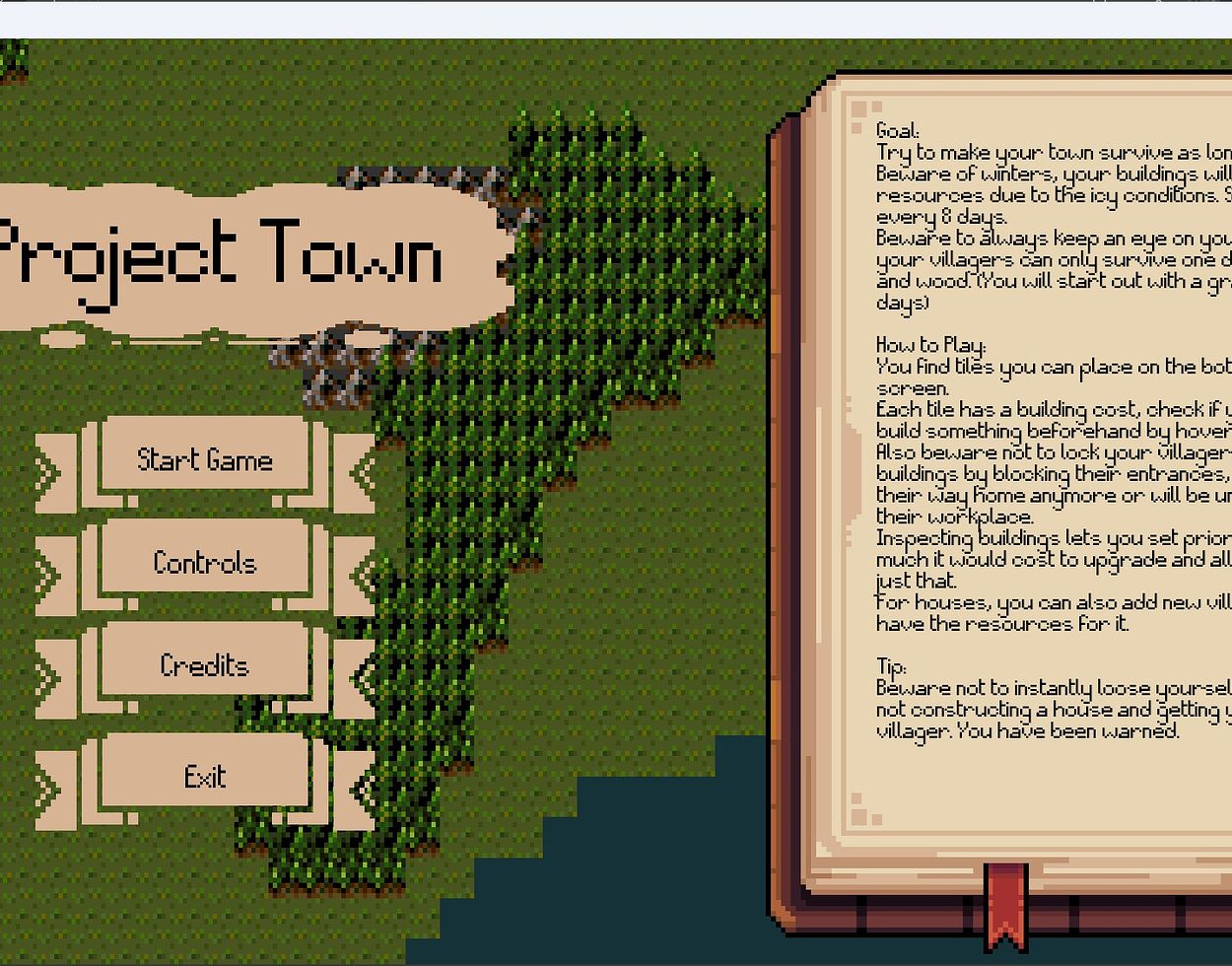Show the Credits screen
Image resolution: width=1232 pixels, height=966 pixels.
205,665
